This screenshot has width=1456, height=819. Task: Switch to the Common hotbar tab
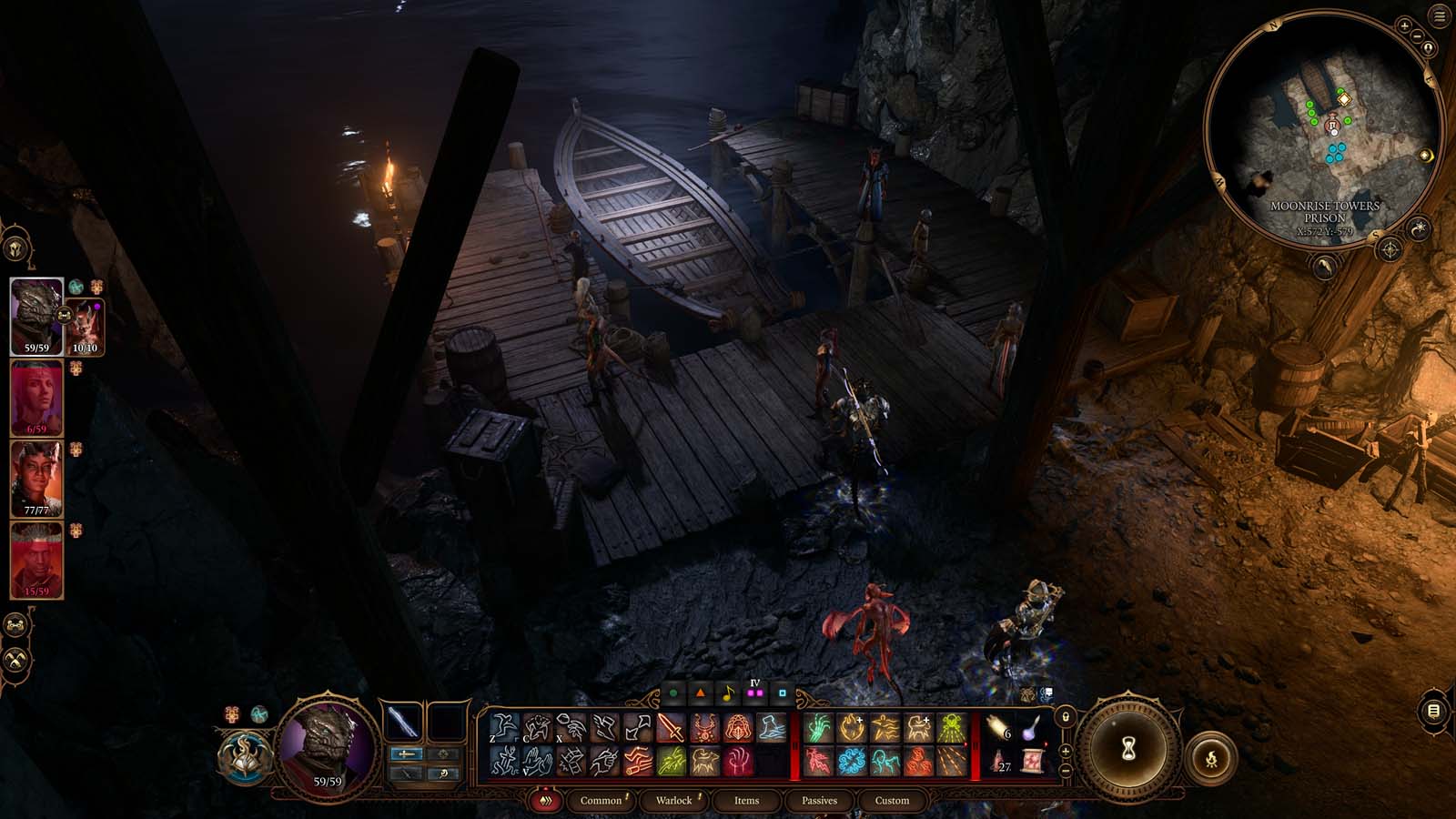(x=601, y=801)
